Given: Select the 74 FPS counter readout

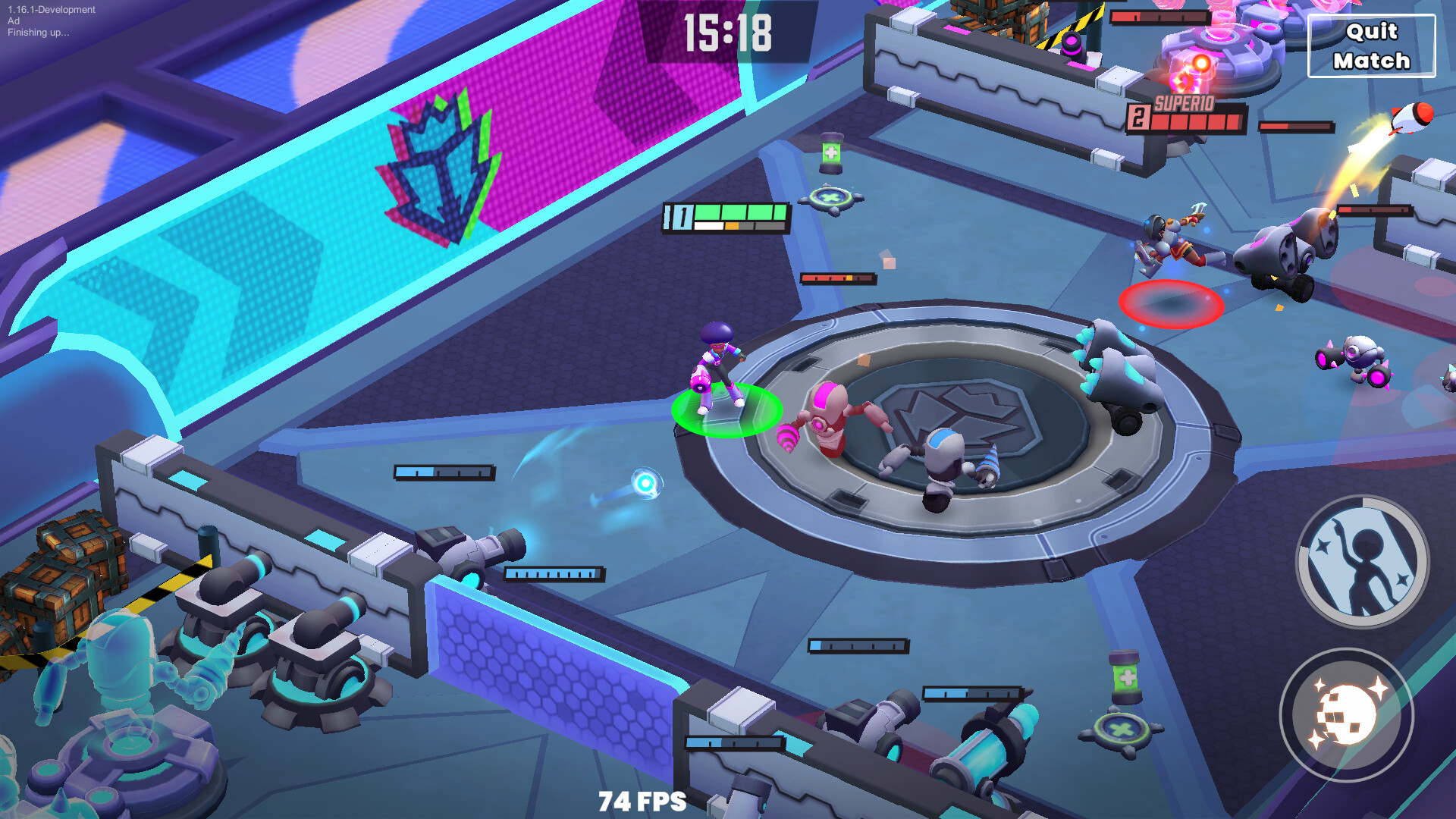Looking at the screenshot, I should [644, 801].
